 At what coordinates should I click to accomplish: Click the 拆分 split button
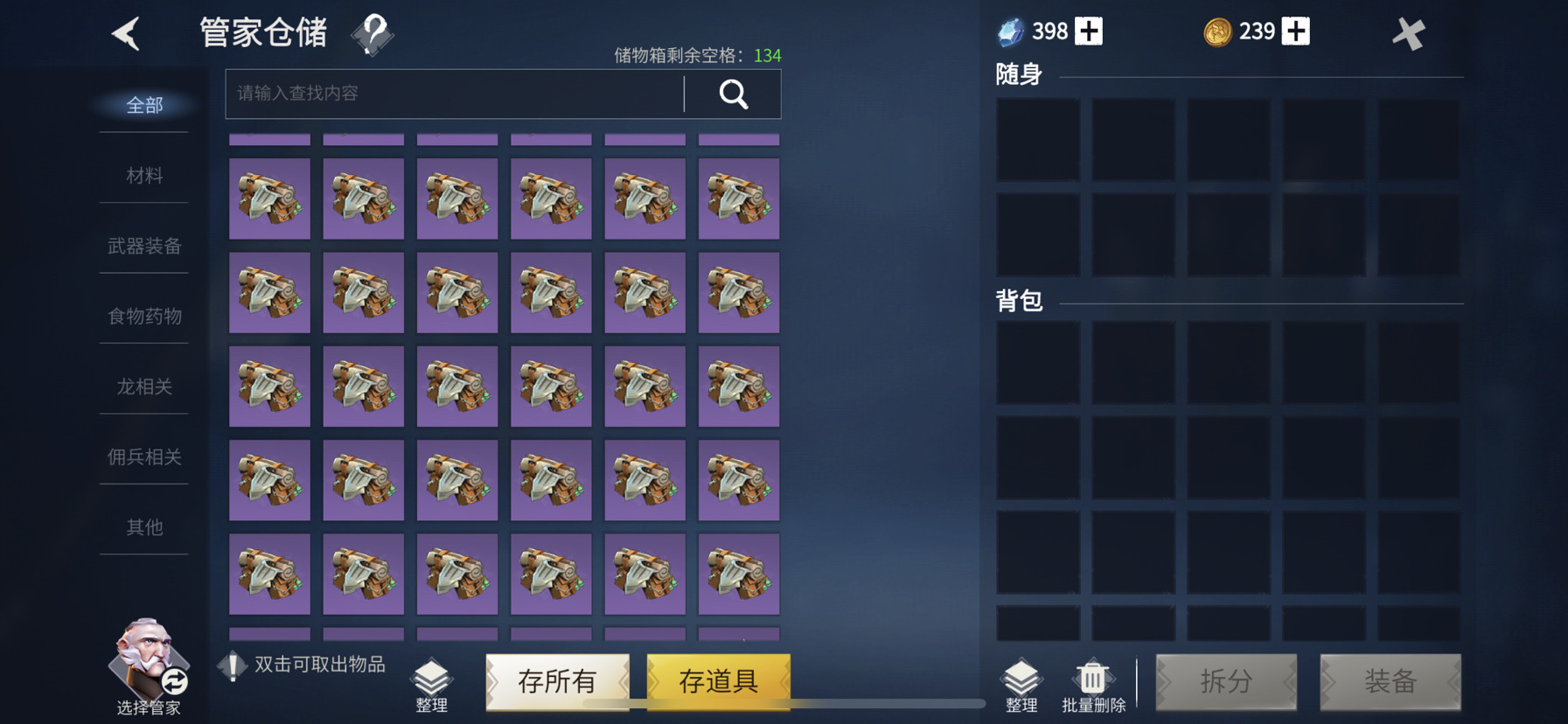point(1226,683)
